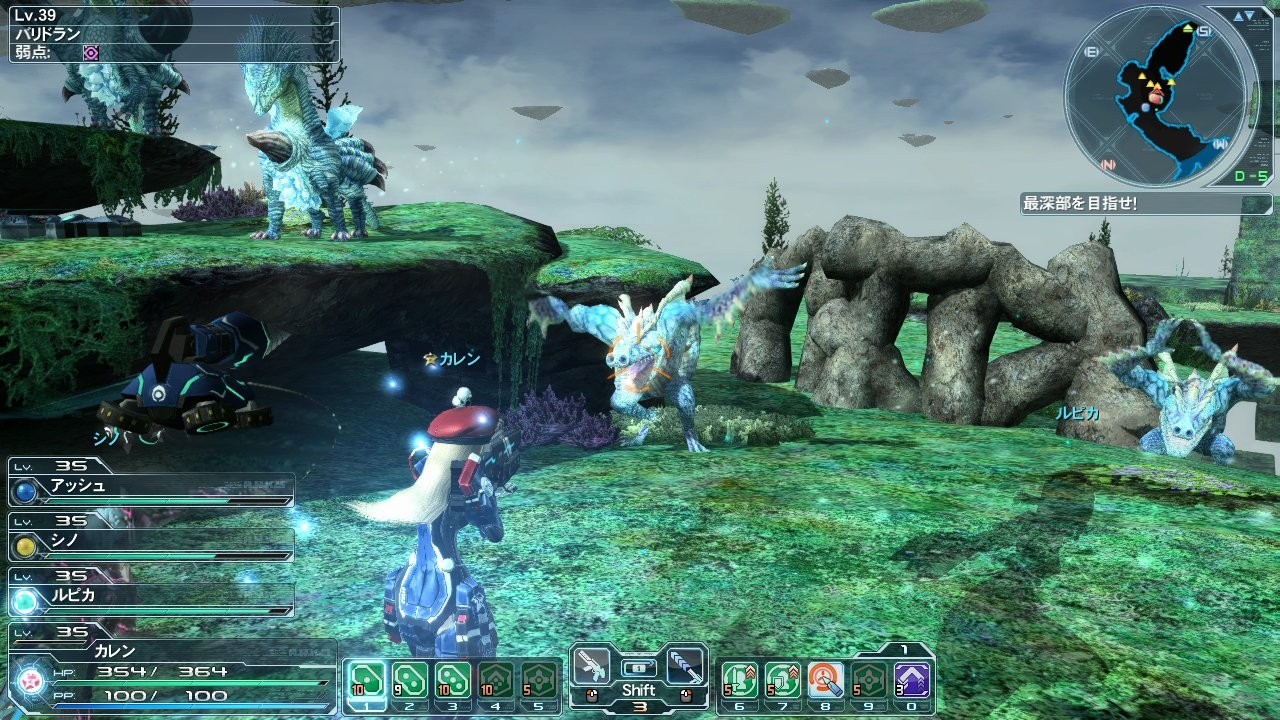
Task: Click the minimap down arrow toggle
Action: click(x=1251, y=16)
